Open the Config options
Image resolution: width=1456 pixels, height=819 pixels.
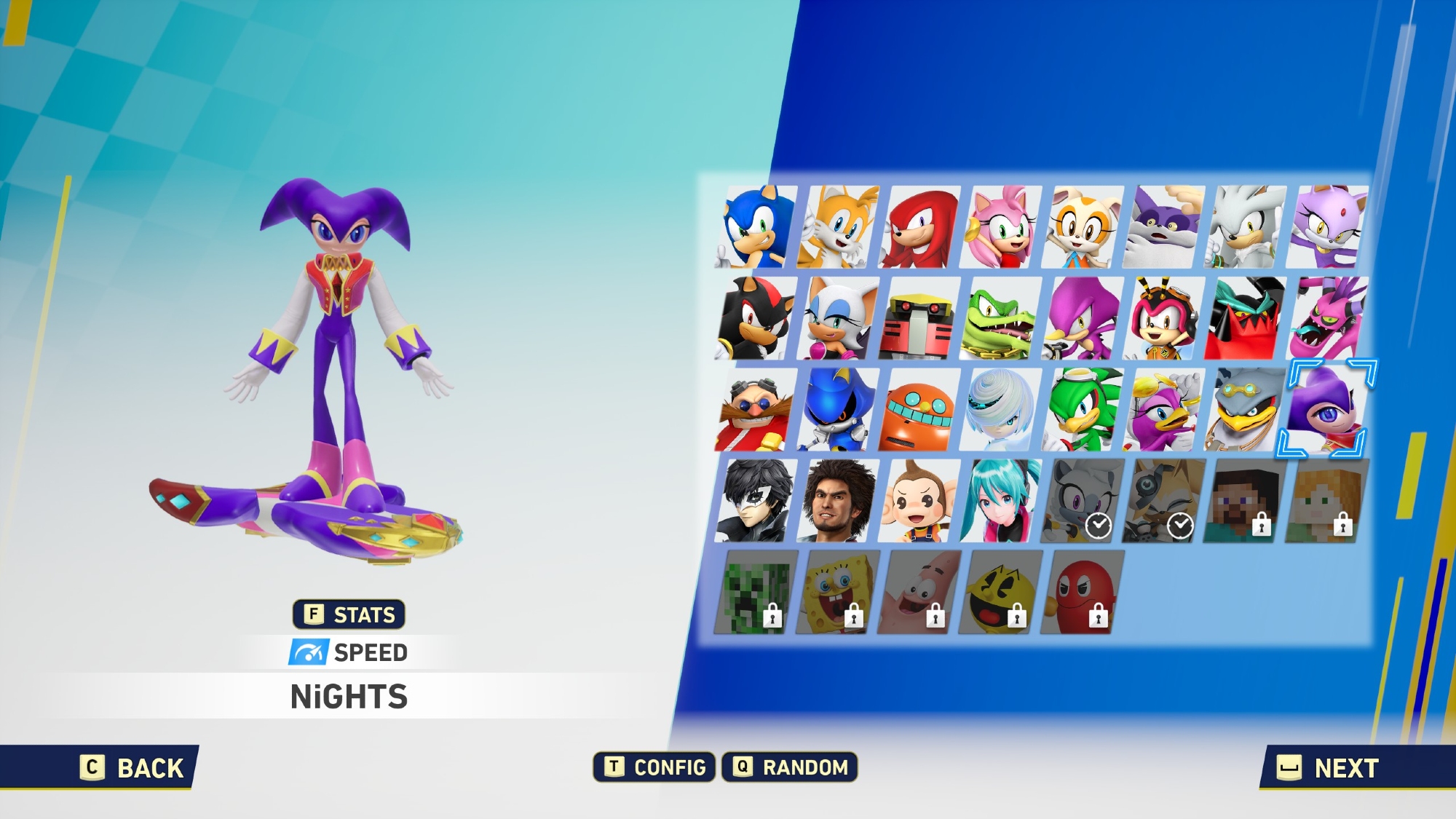[654, 767]
